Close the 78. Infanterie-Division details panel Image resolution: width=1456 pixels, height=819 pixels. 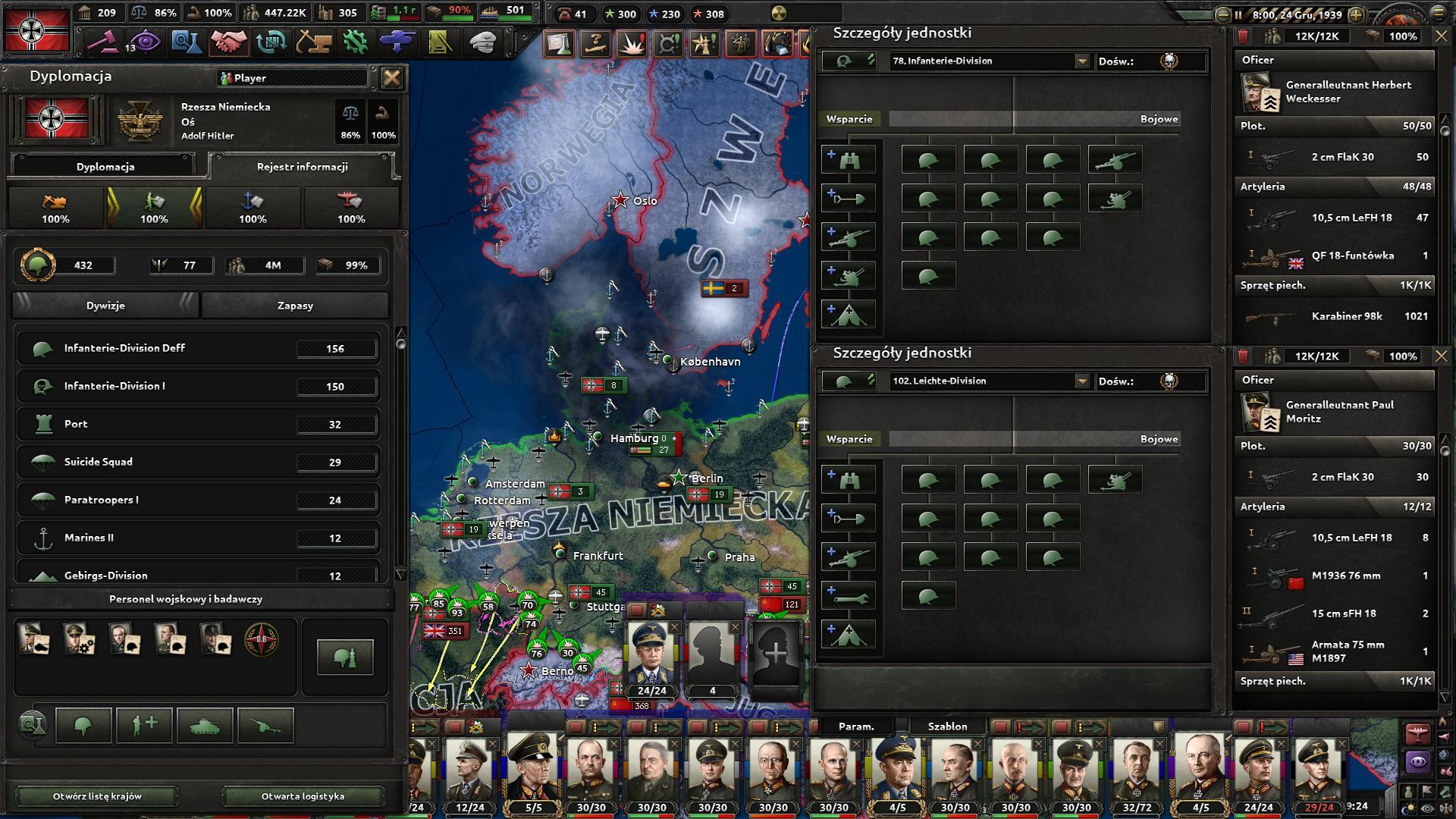(x=1441, y=36)
